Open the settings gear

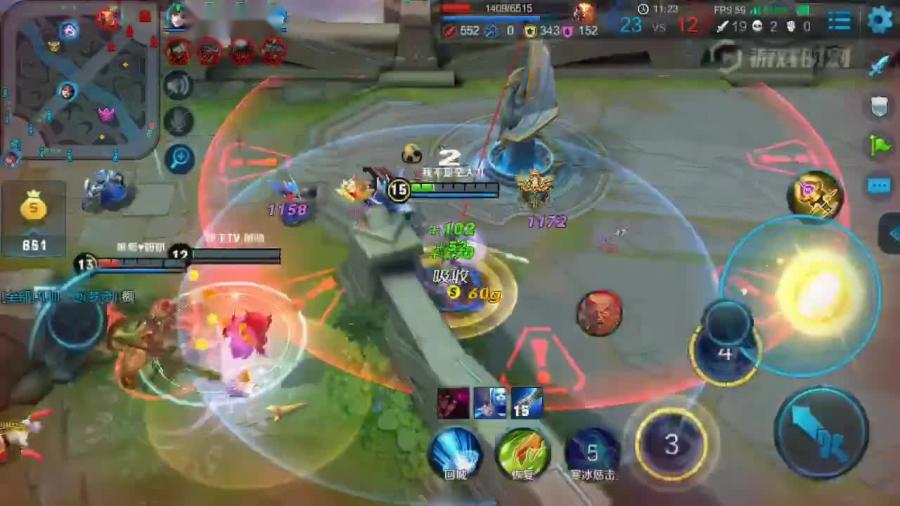[x=880, y=19]
